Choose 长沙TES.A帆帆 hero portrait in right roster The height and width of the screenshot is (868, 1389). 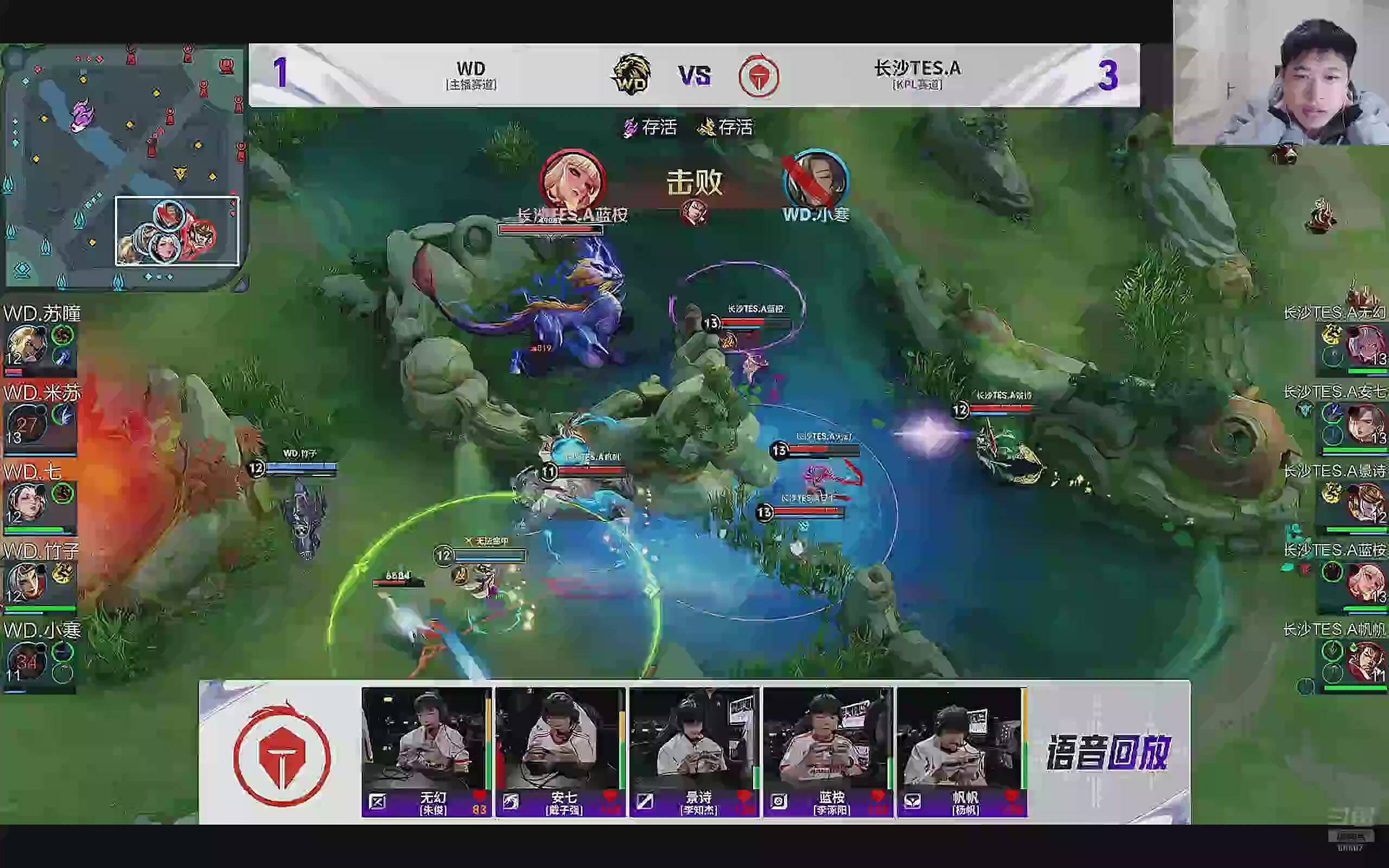pos(1365,661)
